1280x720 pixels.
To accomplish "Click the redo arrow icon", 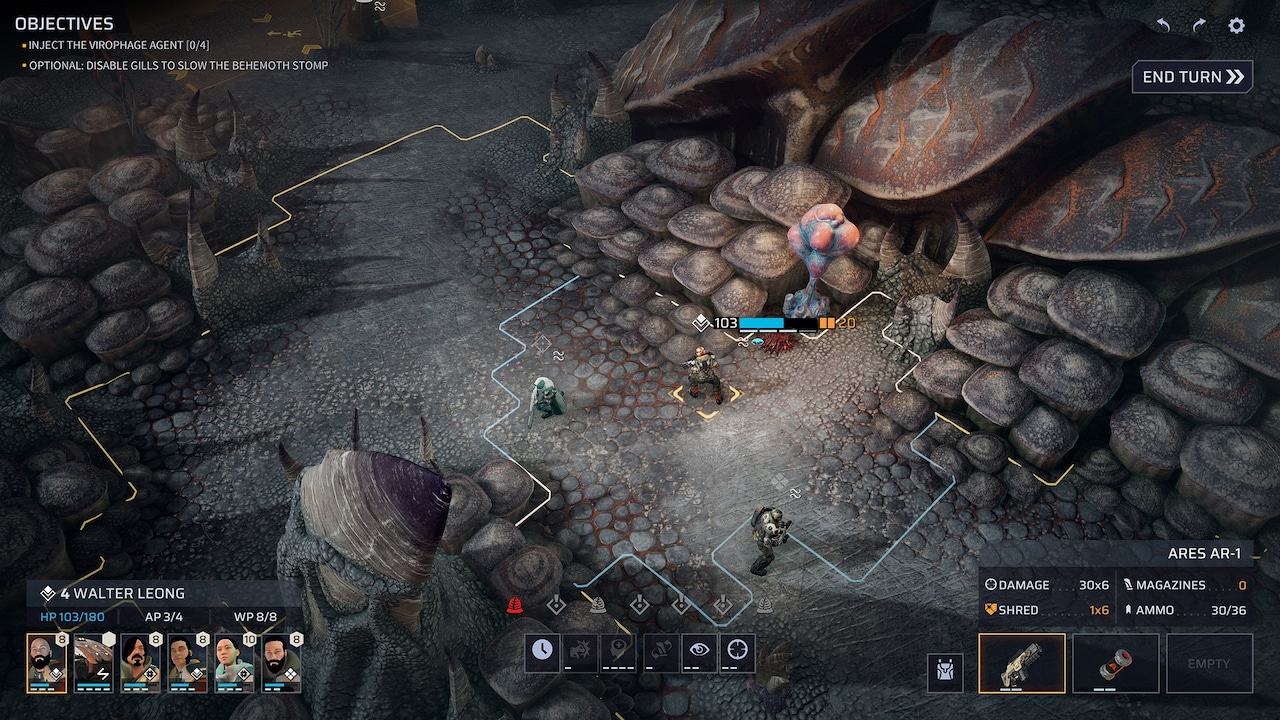I will (1199, 26).
